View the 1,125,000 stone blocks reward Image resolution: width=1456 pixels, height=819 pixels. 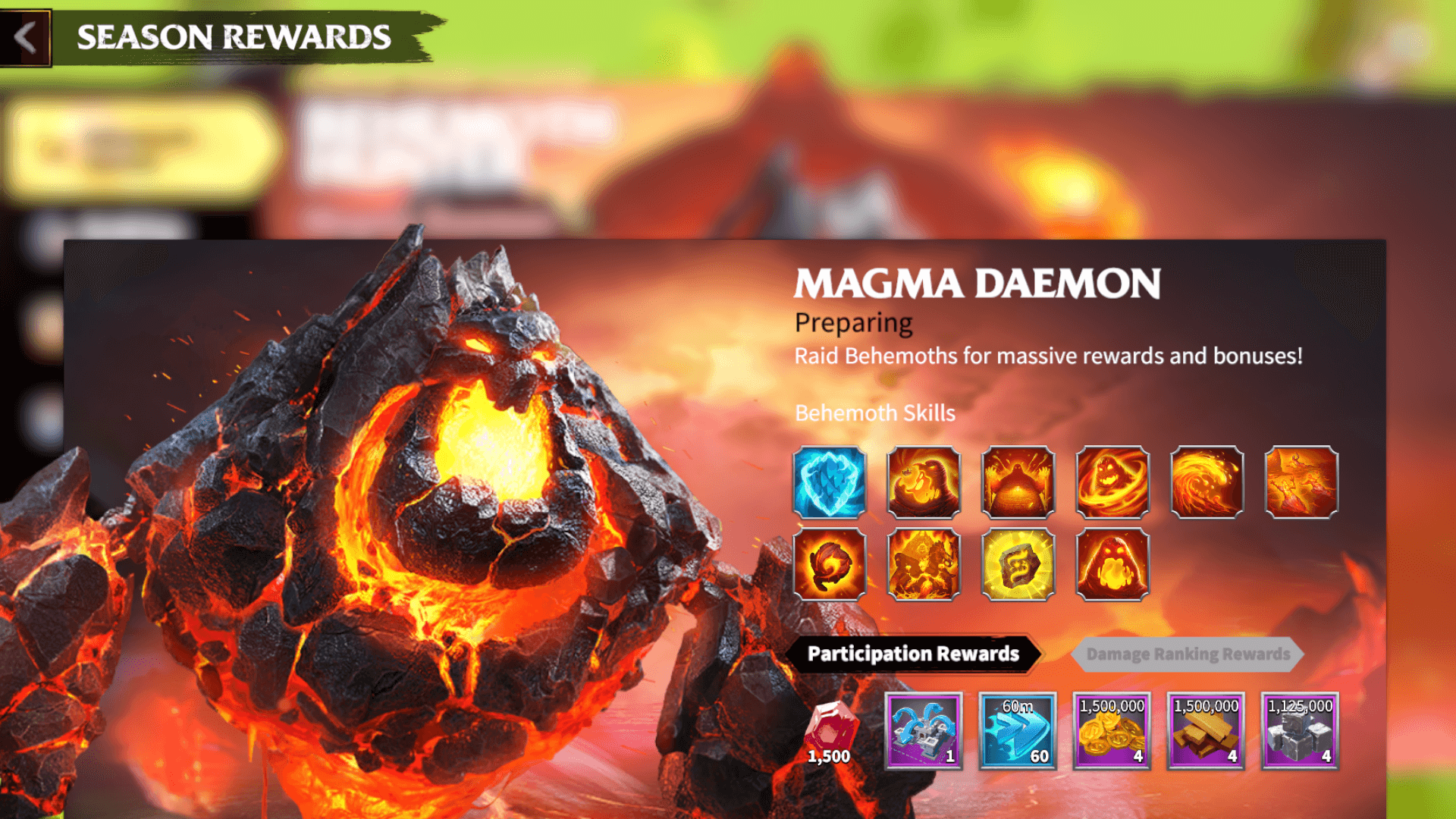click(1299, 732)
